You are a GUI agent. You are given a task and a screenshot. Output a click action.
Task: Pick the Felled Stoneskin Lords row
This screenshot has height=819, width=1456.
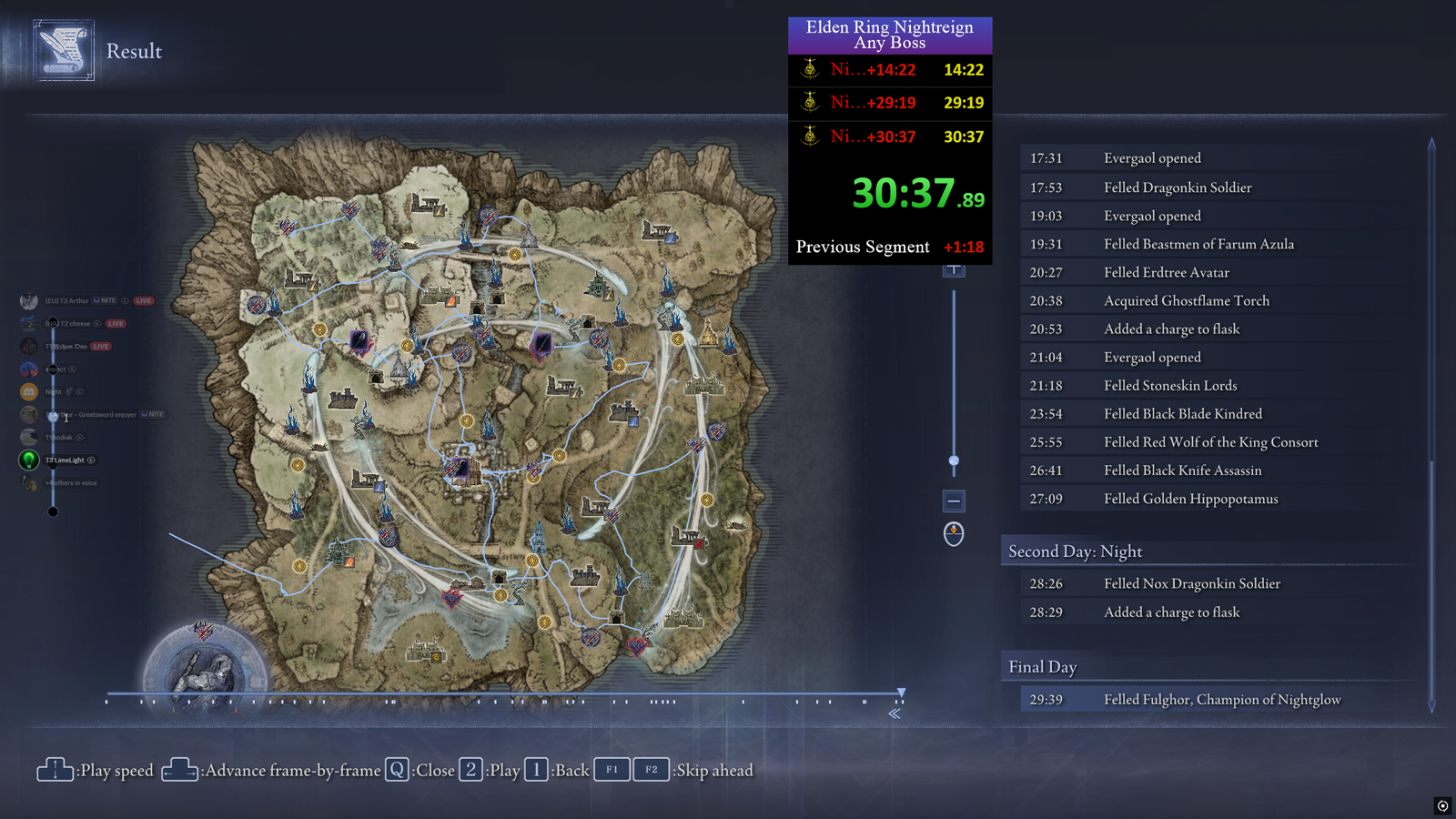(x=1170, y=385)
